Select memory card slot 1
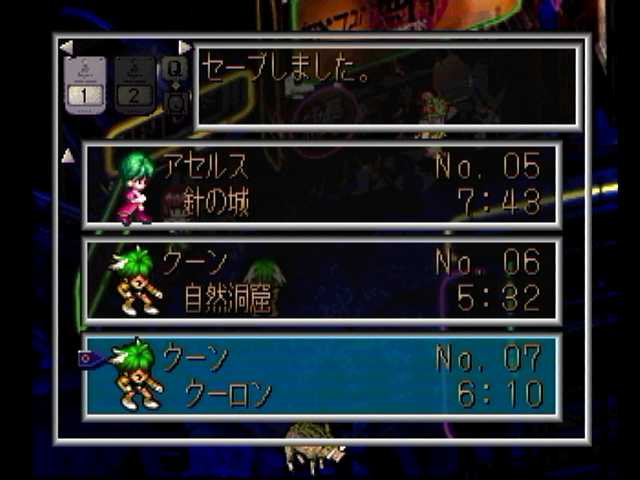640x480 pixels. coord(85,83)
